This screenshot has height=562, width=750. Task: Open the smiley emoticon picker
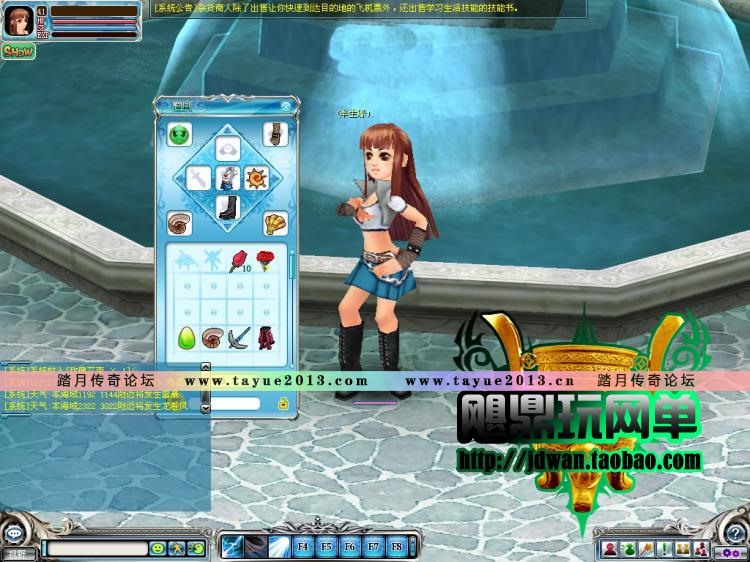(158, 548)
